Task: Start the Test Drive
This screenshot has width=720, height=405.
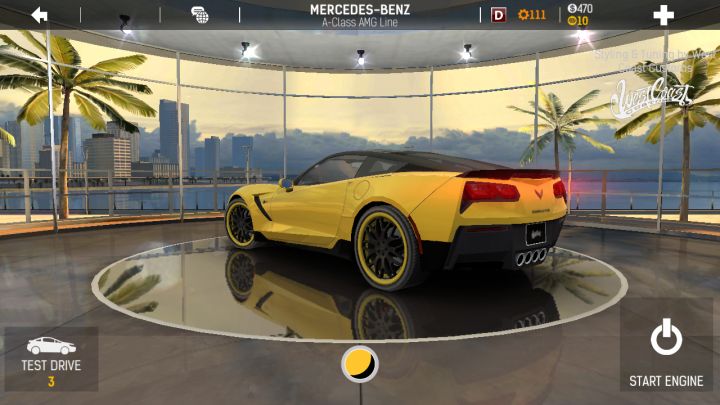Action: (x=51, y=359)
